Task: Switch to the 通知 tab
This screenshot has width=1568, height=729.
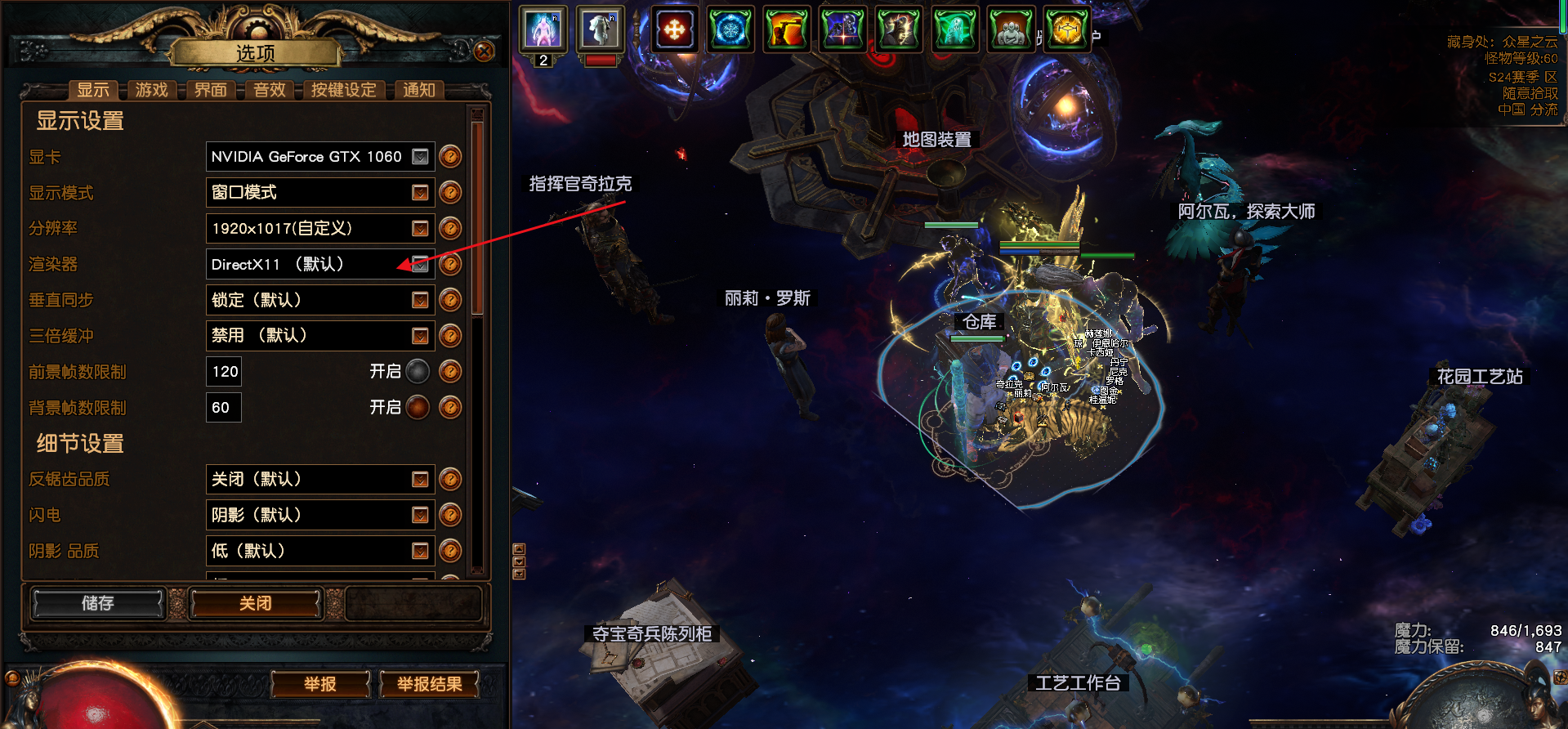Action: (418, 90)
